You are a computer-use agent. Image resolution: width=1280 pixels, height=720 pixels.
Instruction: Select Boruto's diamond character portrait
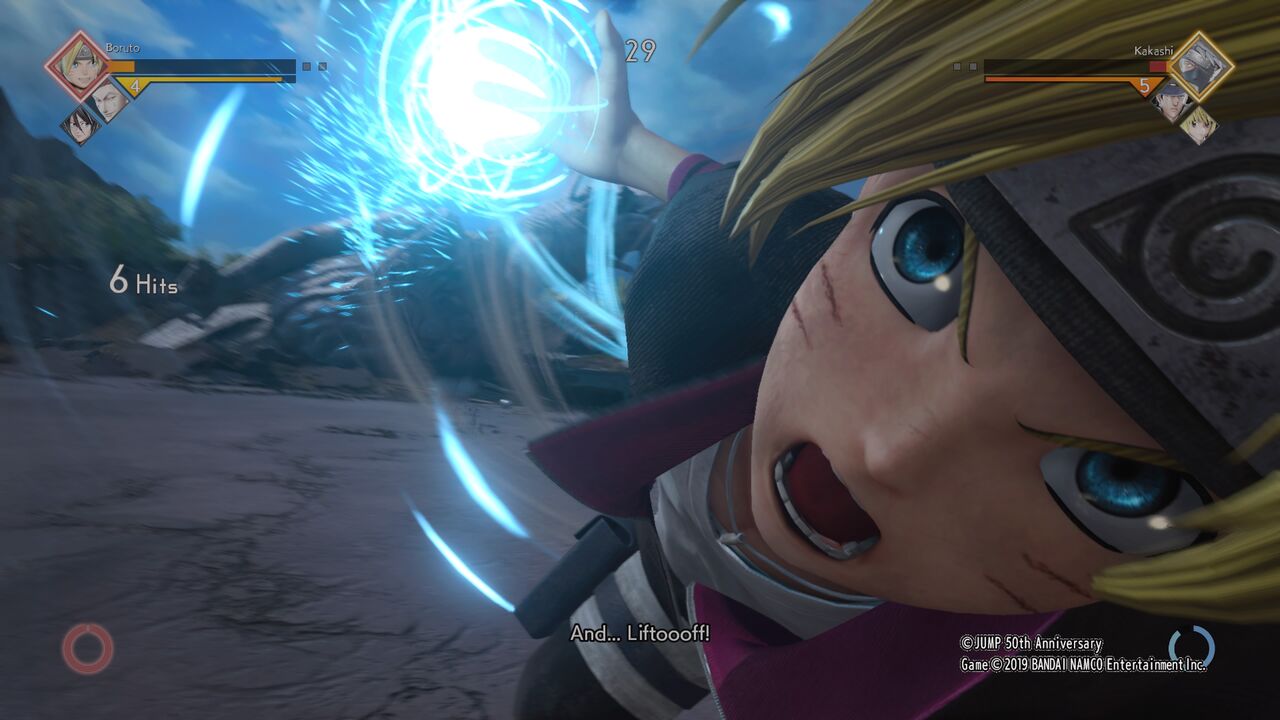tap(77, 65)
